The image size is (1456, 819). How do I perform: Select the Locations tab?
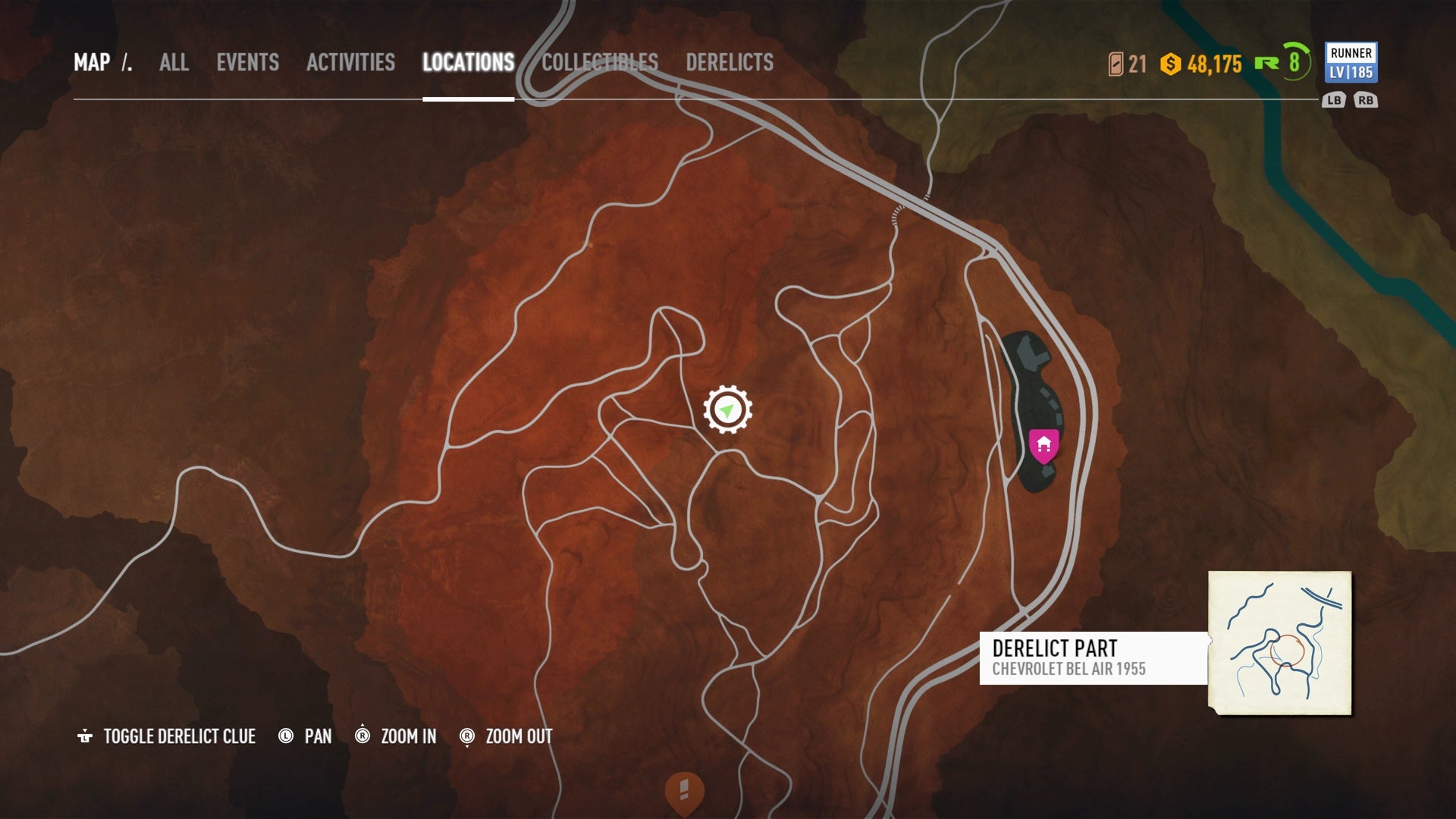(468, 62)
